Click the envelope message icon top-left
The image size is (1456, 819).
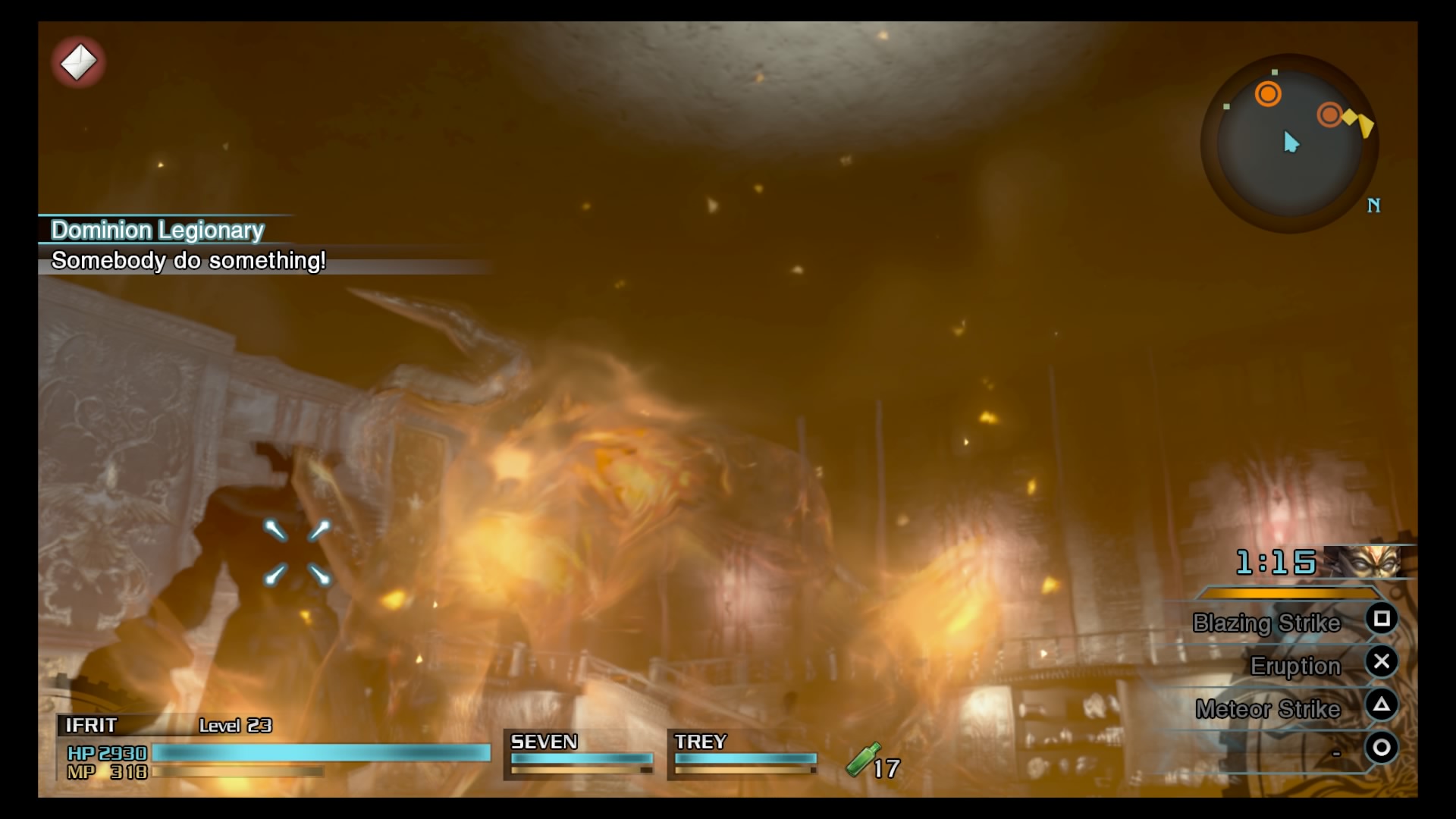pyautogui.click(x=78, y=62)
